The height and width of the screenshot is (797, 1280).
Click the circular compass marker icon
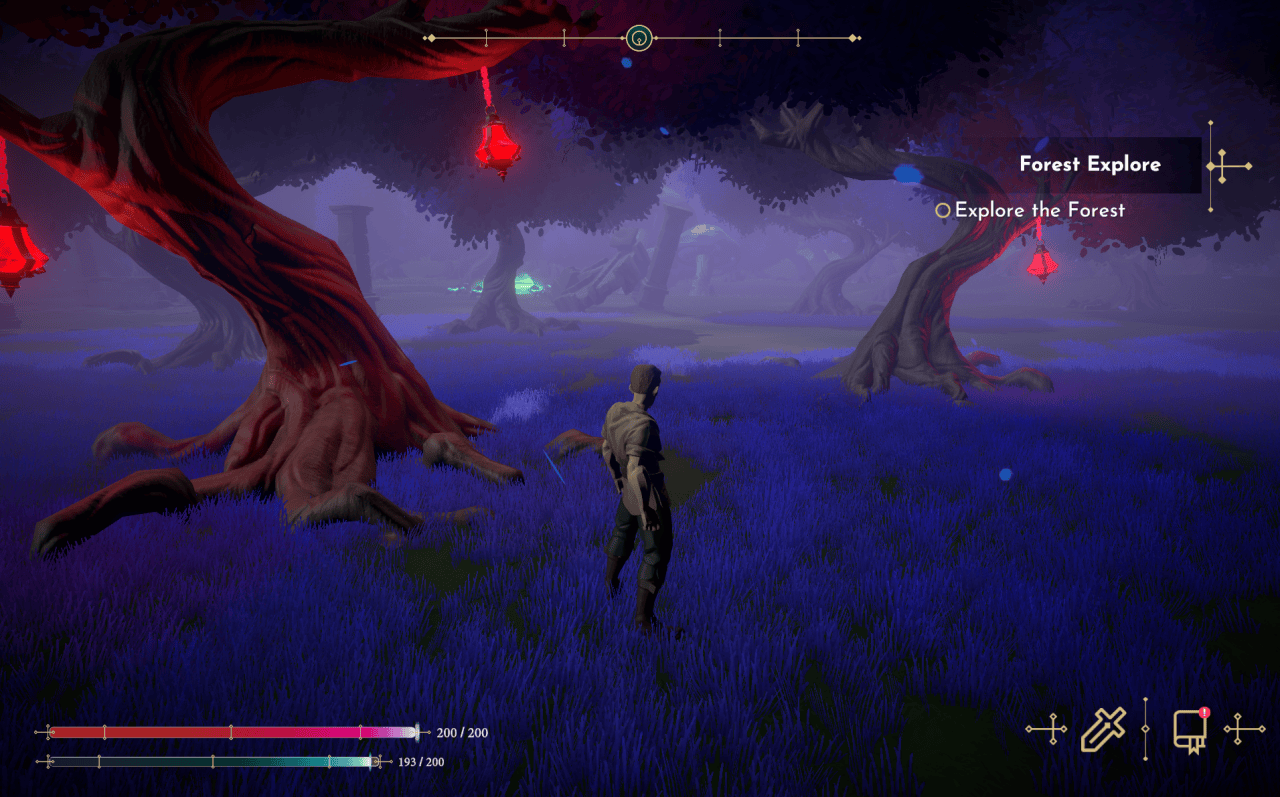pos(639,39)
